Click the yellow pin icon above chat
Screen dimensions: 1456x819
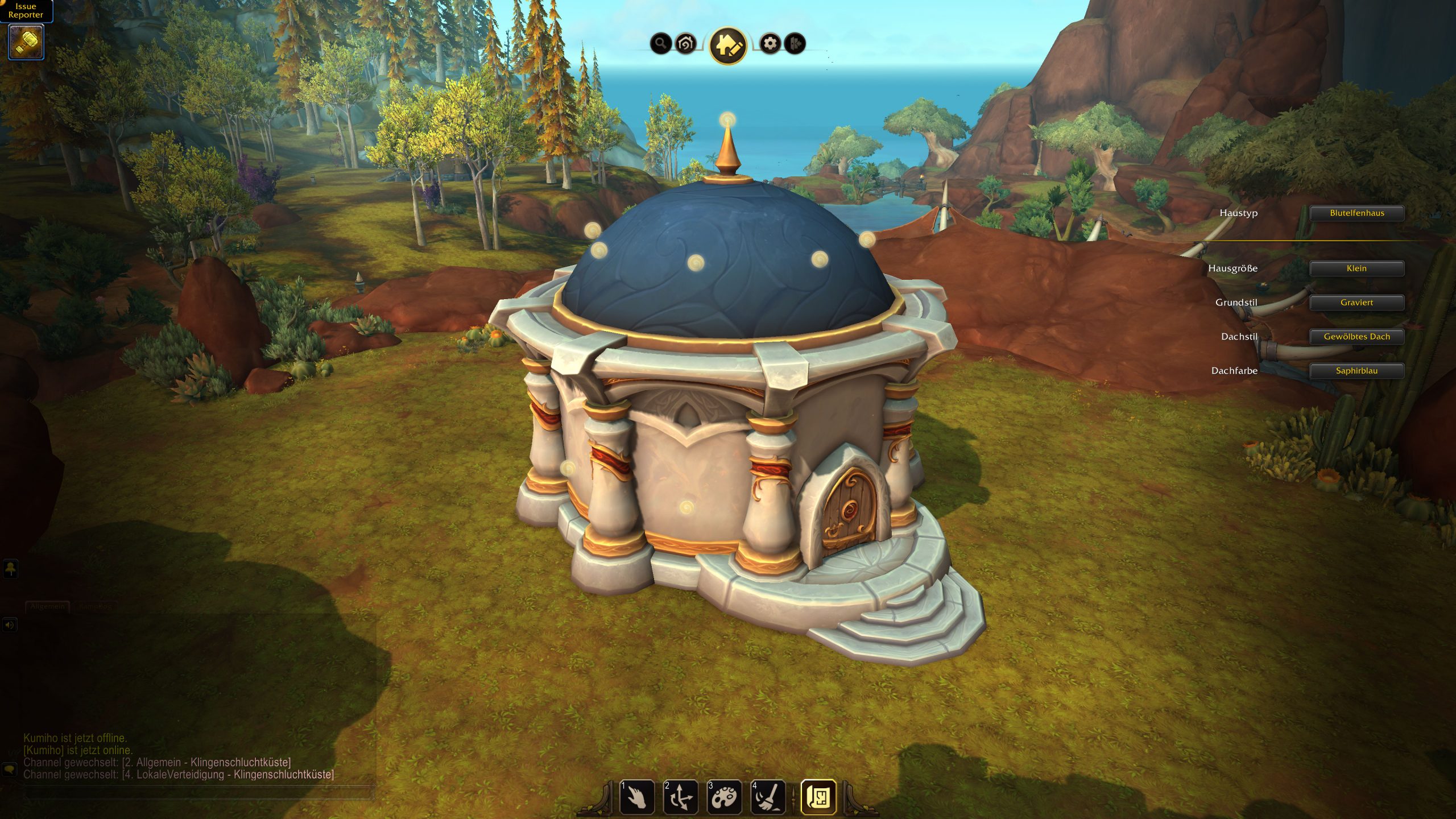[x=11, y=569]
